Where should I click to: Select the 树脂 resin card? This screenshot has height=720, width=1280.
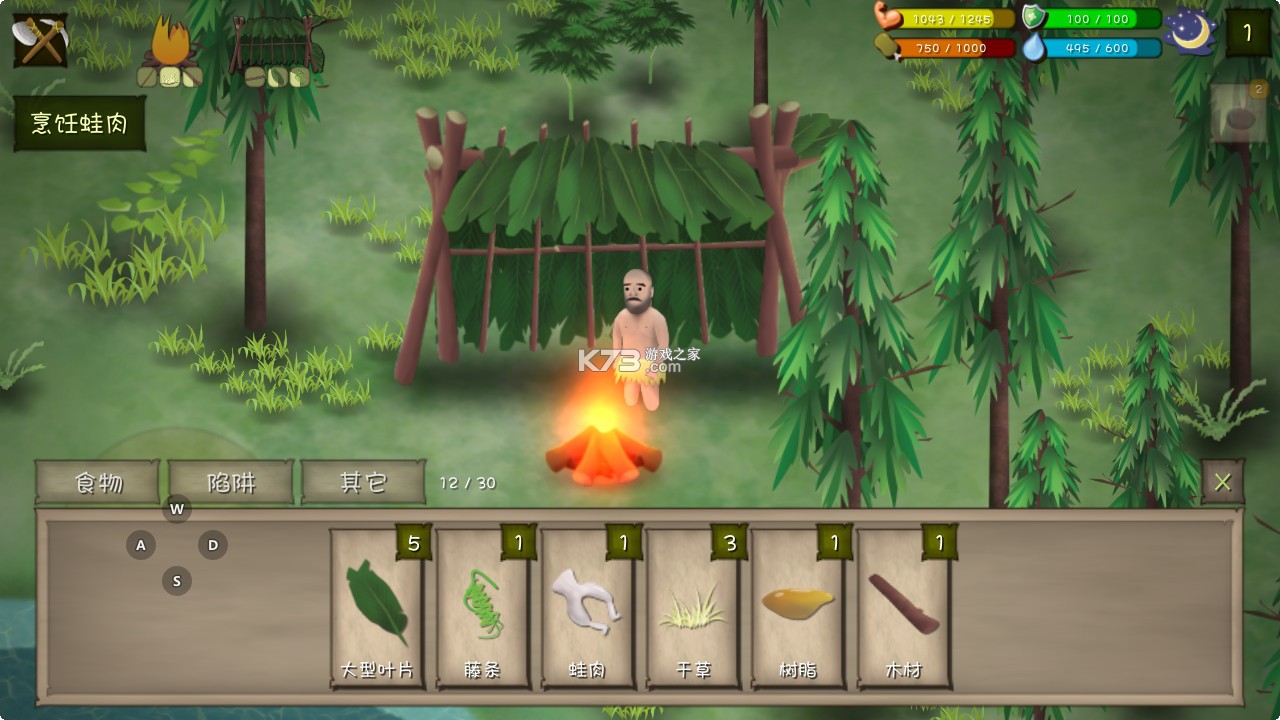point(798,609)
